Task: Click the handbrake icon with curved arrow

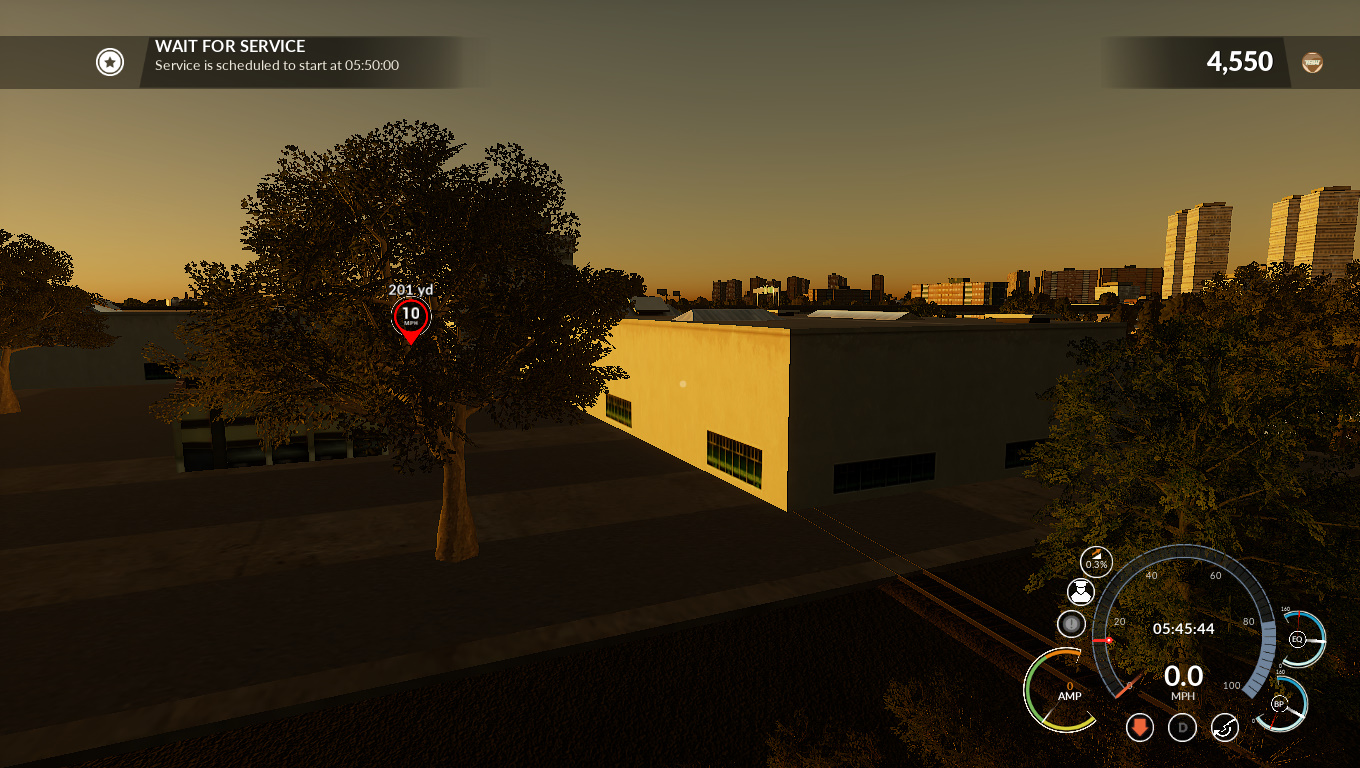Action: [1225, 727]
